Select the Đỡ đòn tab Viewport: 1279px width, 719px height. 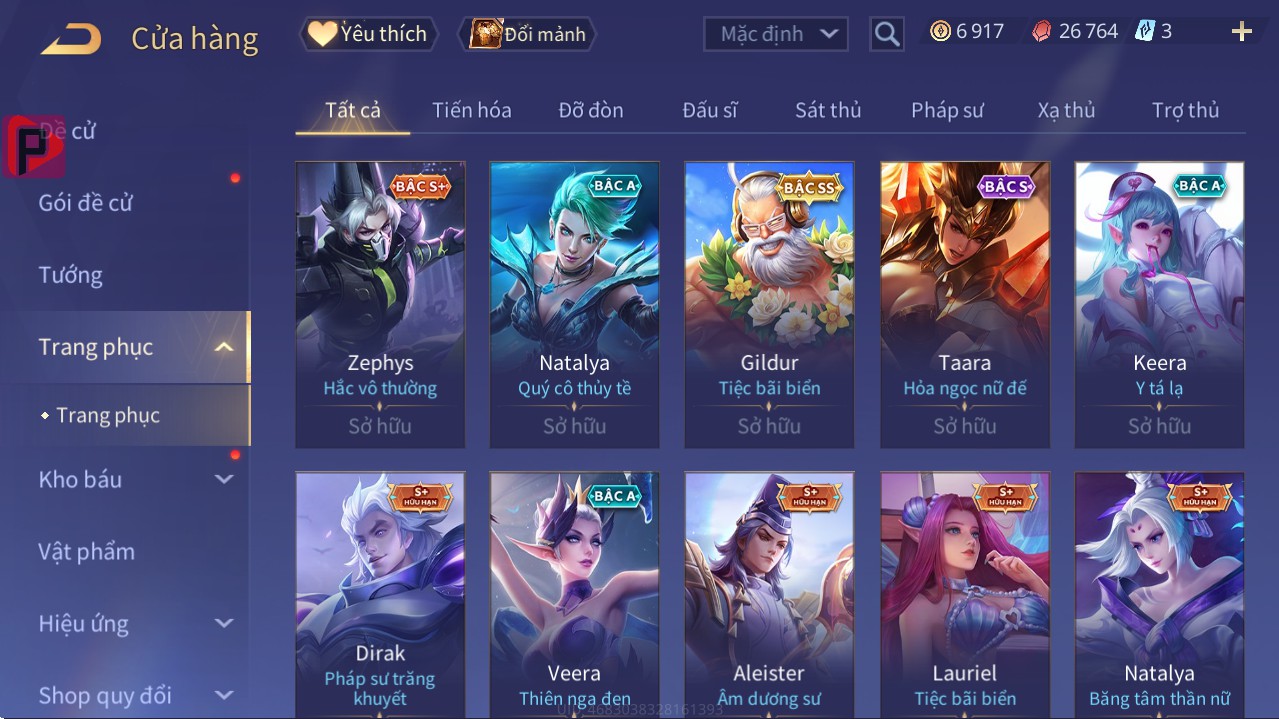[x=590, y=110]
